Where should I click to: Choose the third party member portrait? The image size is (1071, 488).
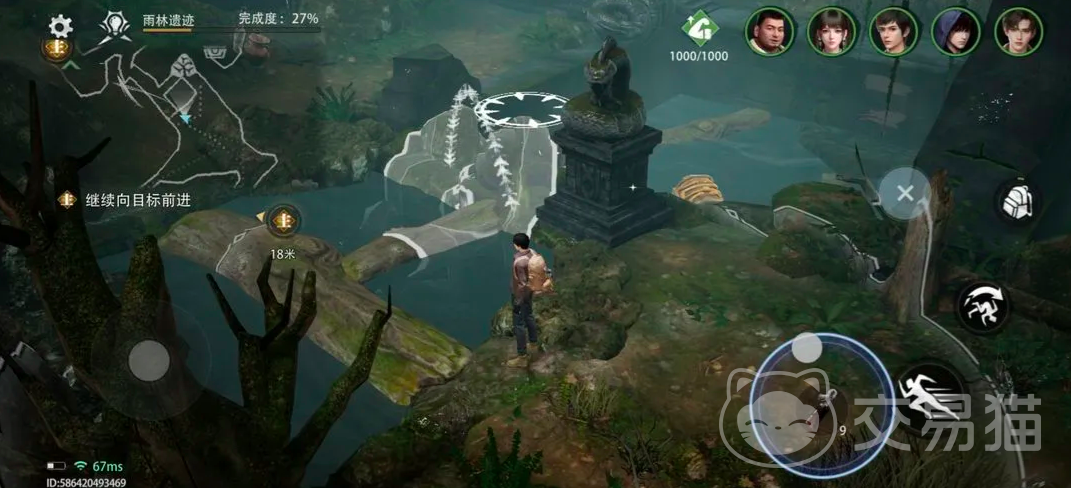click(893, 31)
